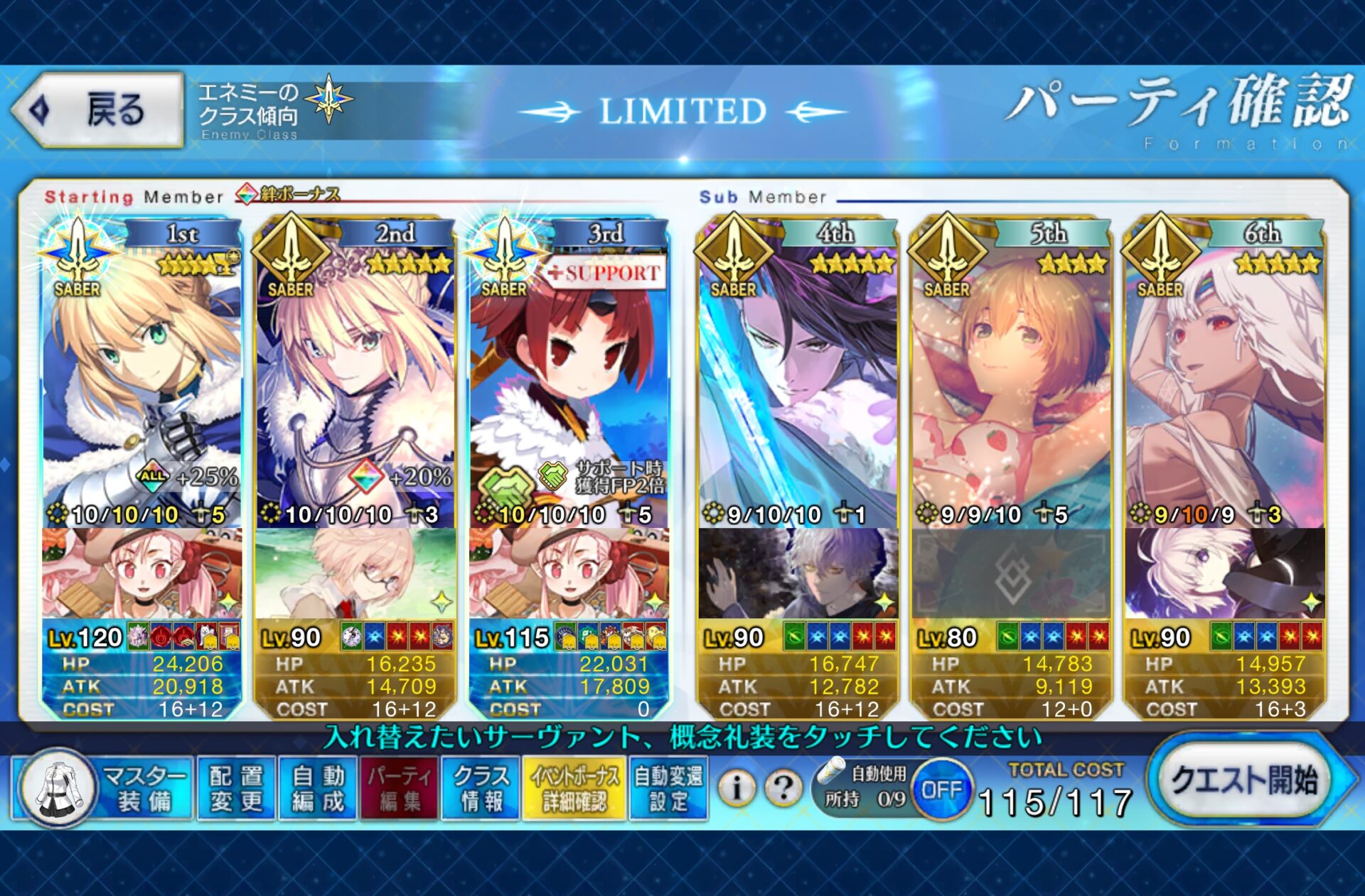Open 自動変還設定 settings
Screen dimensions: 1365x896
click(668, 789)
